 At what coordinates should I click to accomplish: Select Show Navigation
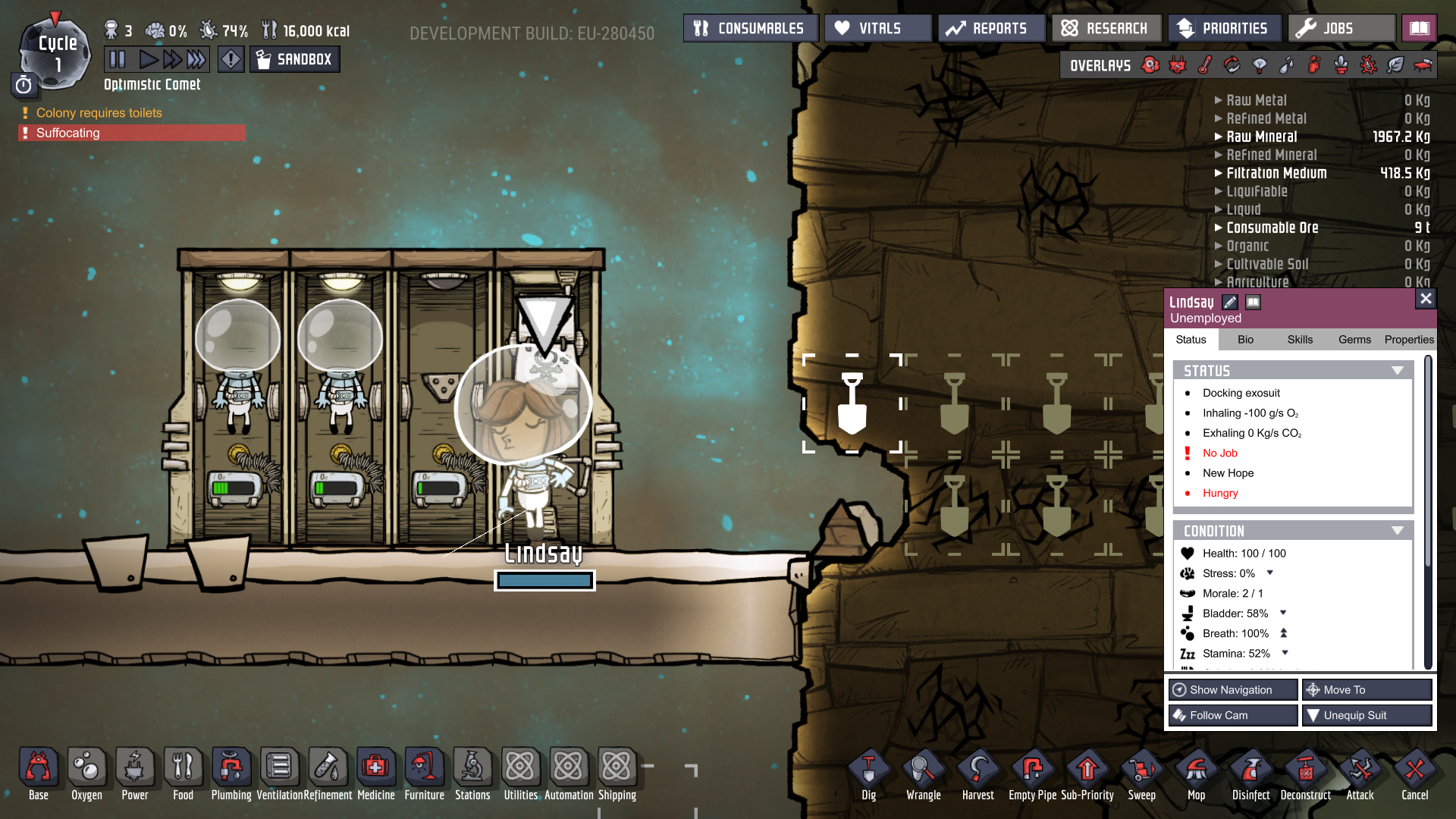coord(1232,689)
